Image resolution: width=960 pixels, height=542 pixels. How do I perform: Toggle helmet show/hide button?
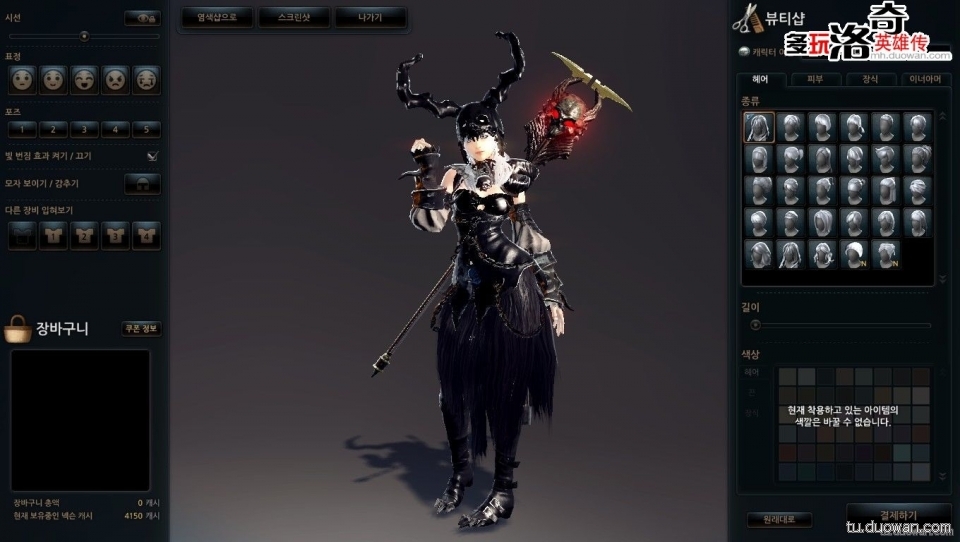coord(142,184)
